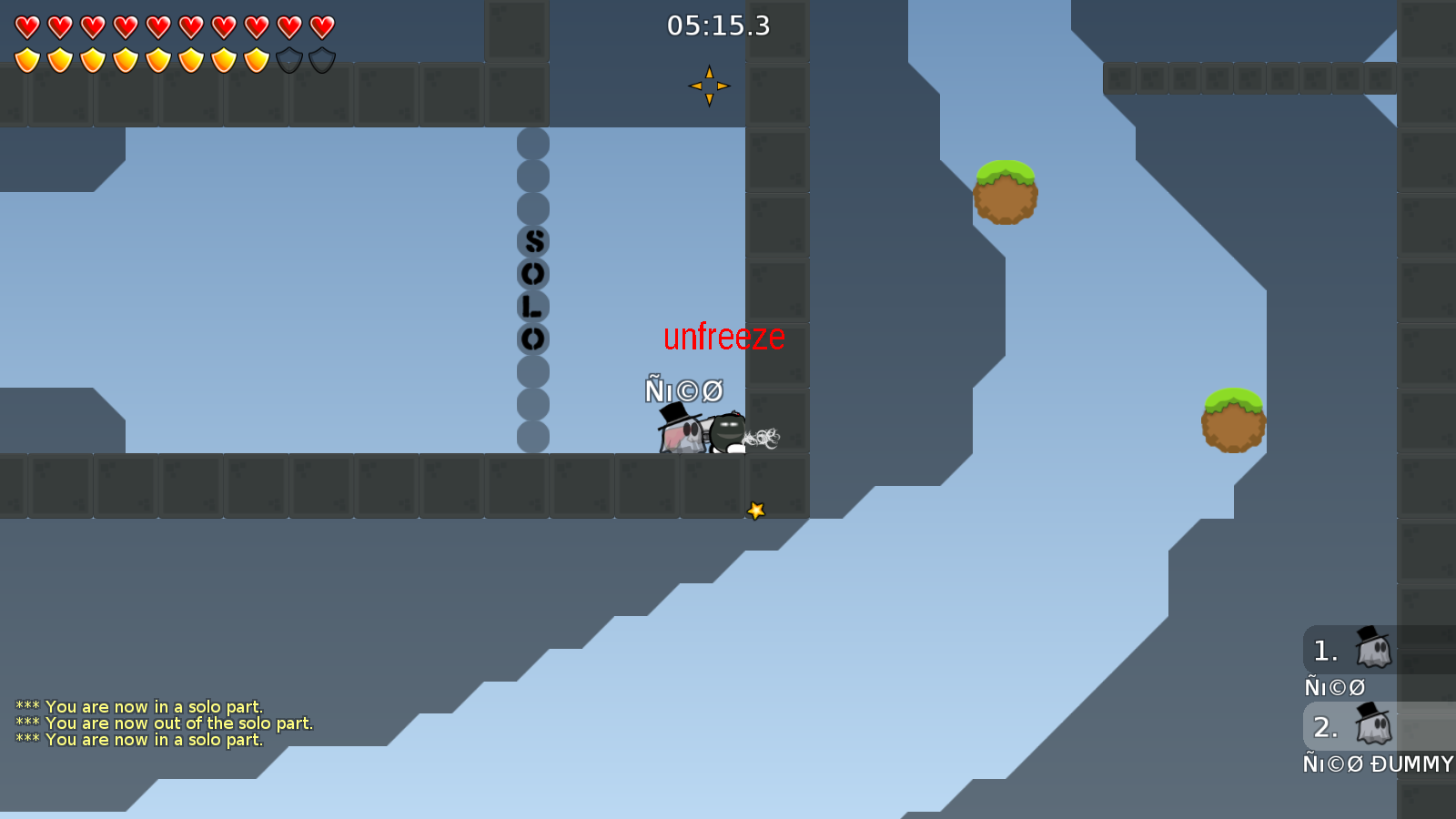
Task: Select the crosshair reticle near the timer
Action: [x=709, y=85]
